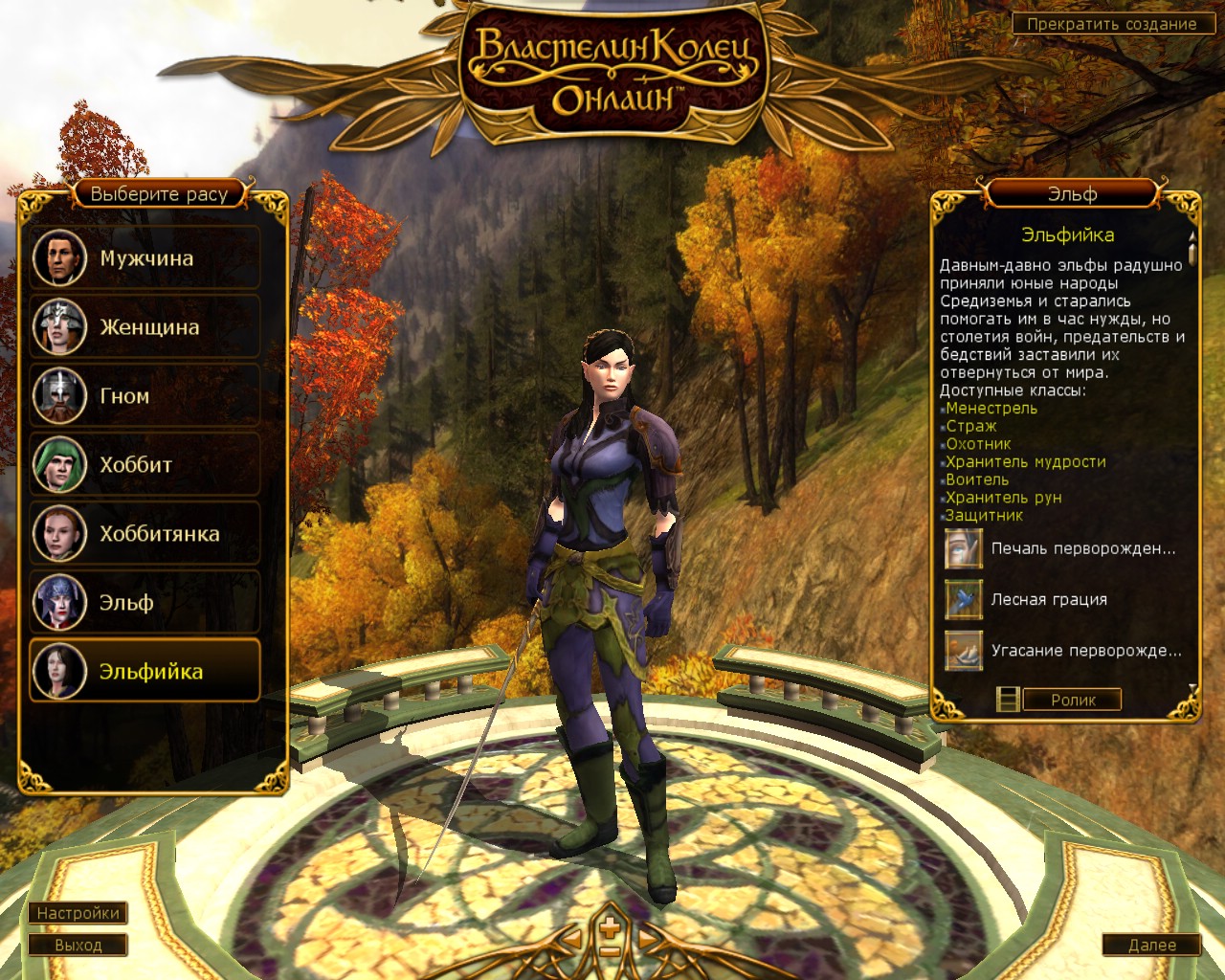This screenshot has height=980, width=1225.
Task: Zoom in with the plus button
Action: click(610, 925)
